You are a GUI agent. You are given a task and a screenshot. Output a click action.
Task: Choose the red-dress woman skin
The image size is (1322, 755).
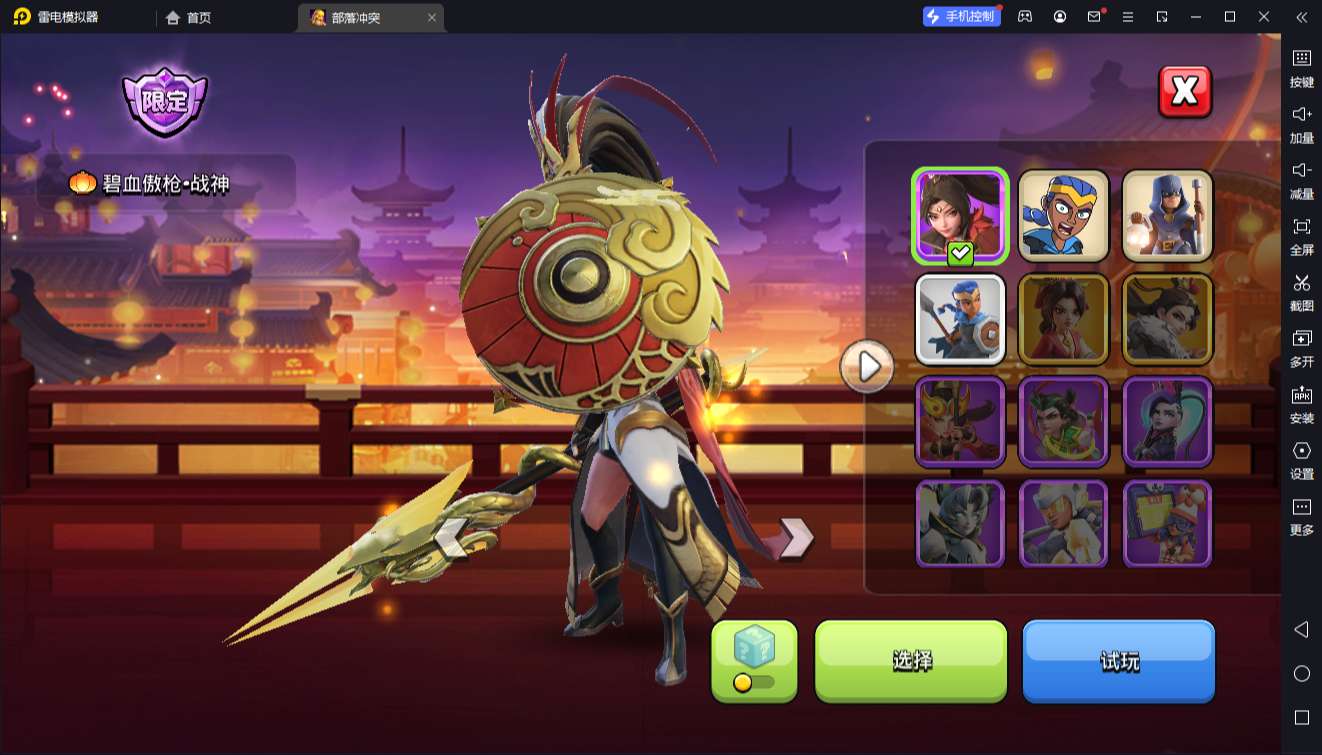coord(1064,319)
